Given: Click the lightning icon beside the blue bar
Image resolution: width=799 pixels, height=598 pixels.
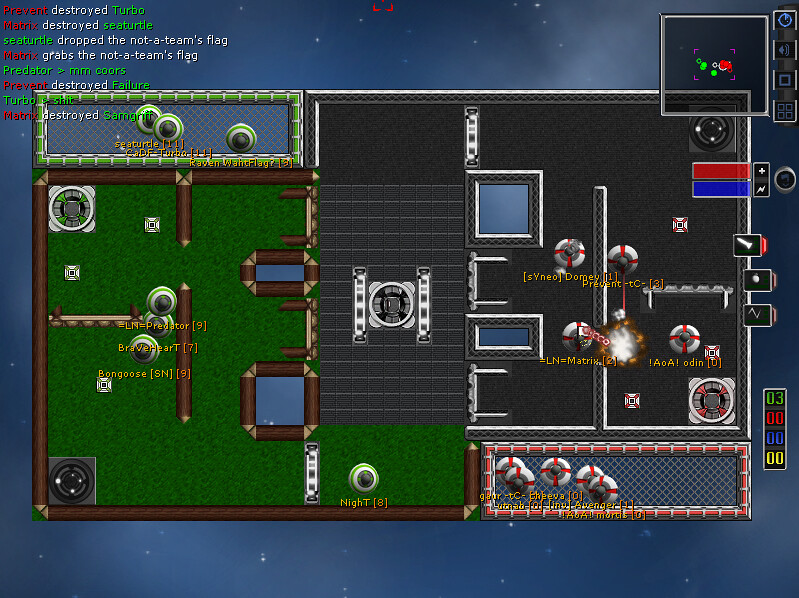Looking at the screenshot, I should (x=761, y=189).
